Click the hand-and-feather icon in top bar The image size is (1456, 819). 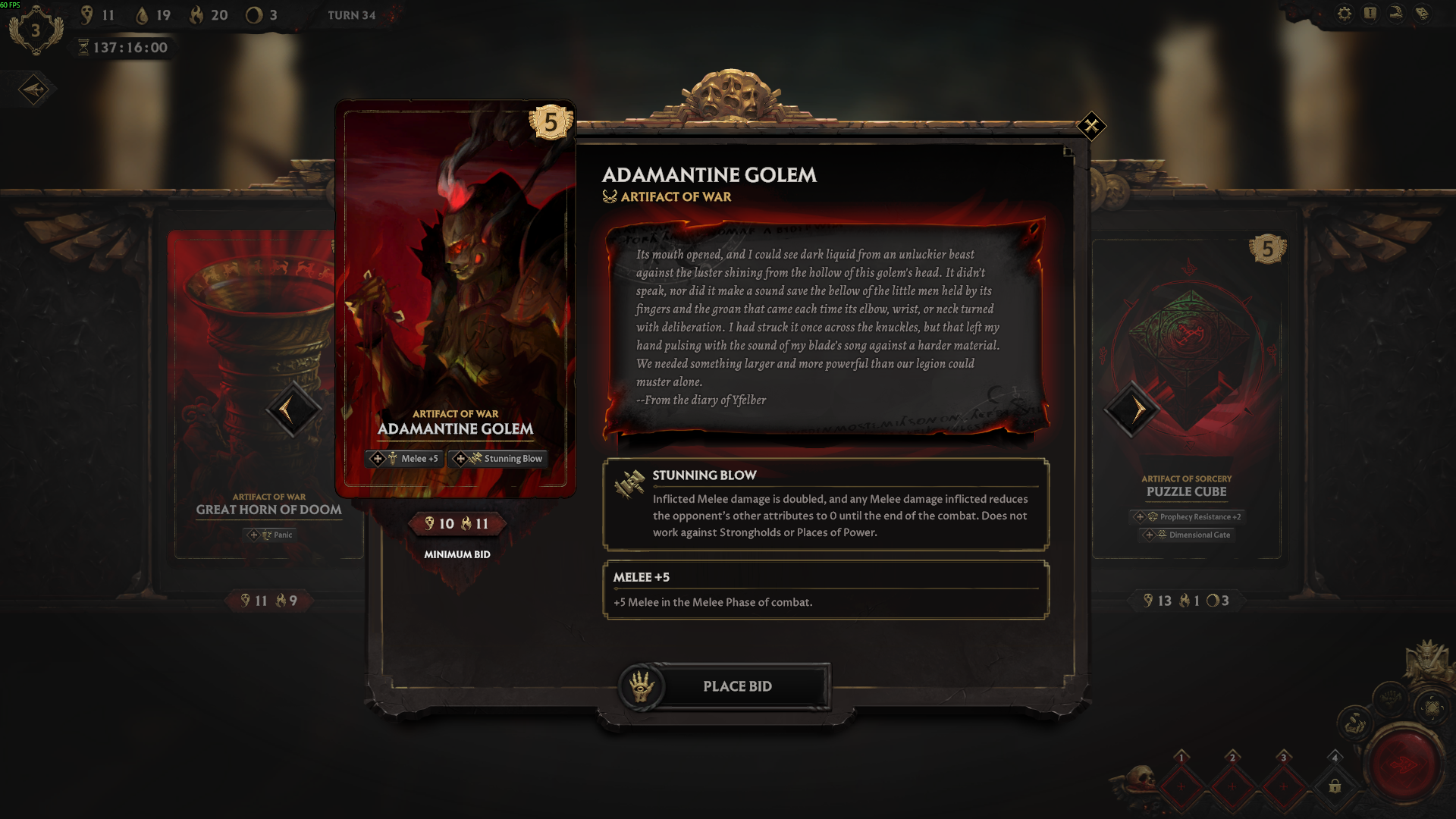1396,14
